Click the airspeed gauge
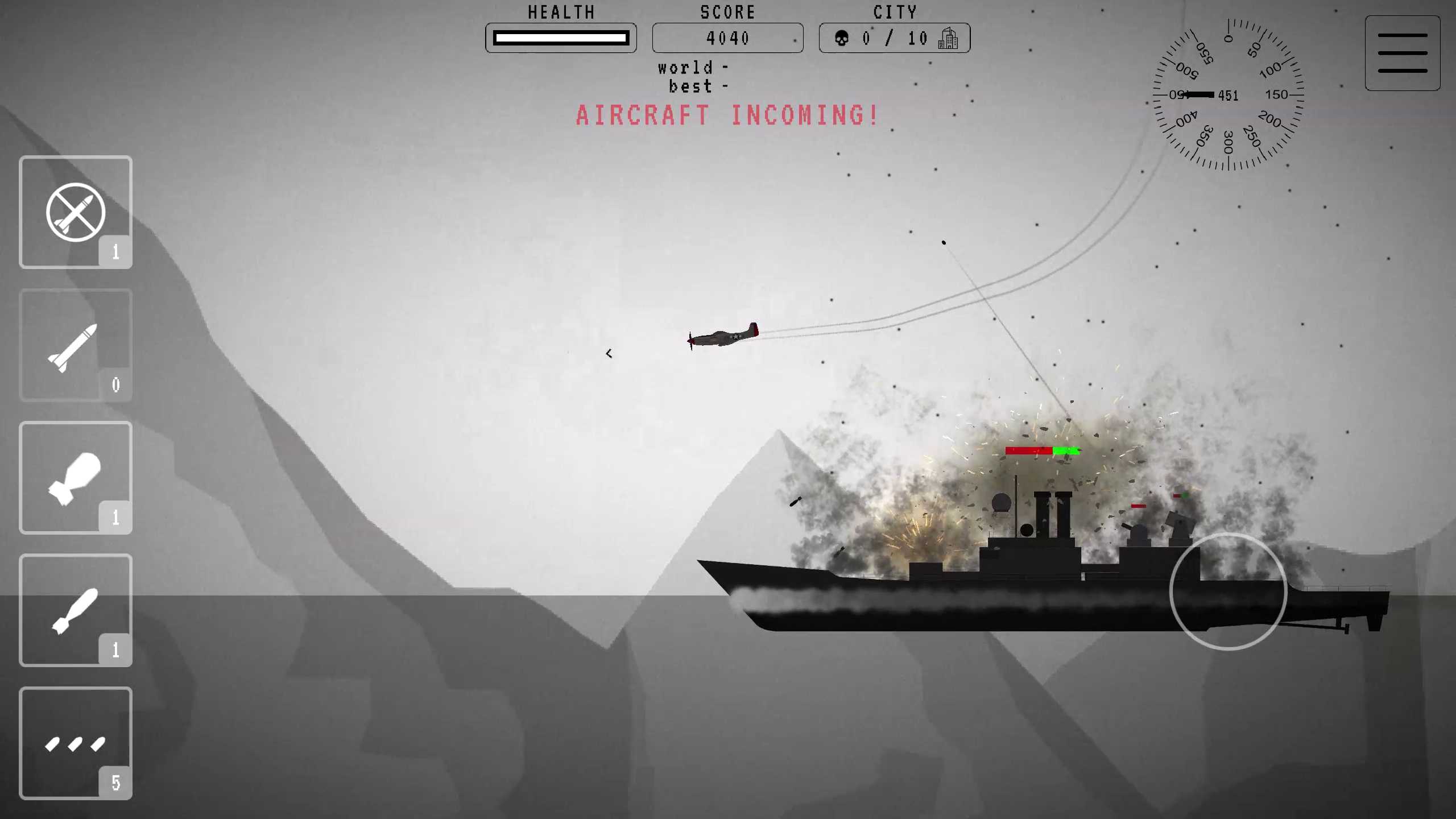The image size is (1456, 819). click(x=1228, y=96)
